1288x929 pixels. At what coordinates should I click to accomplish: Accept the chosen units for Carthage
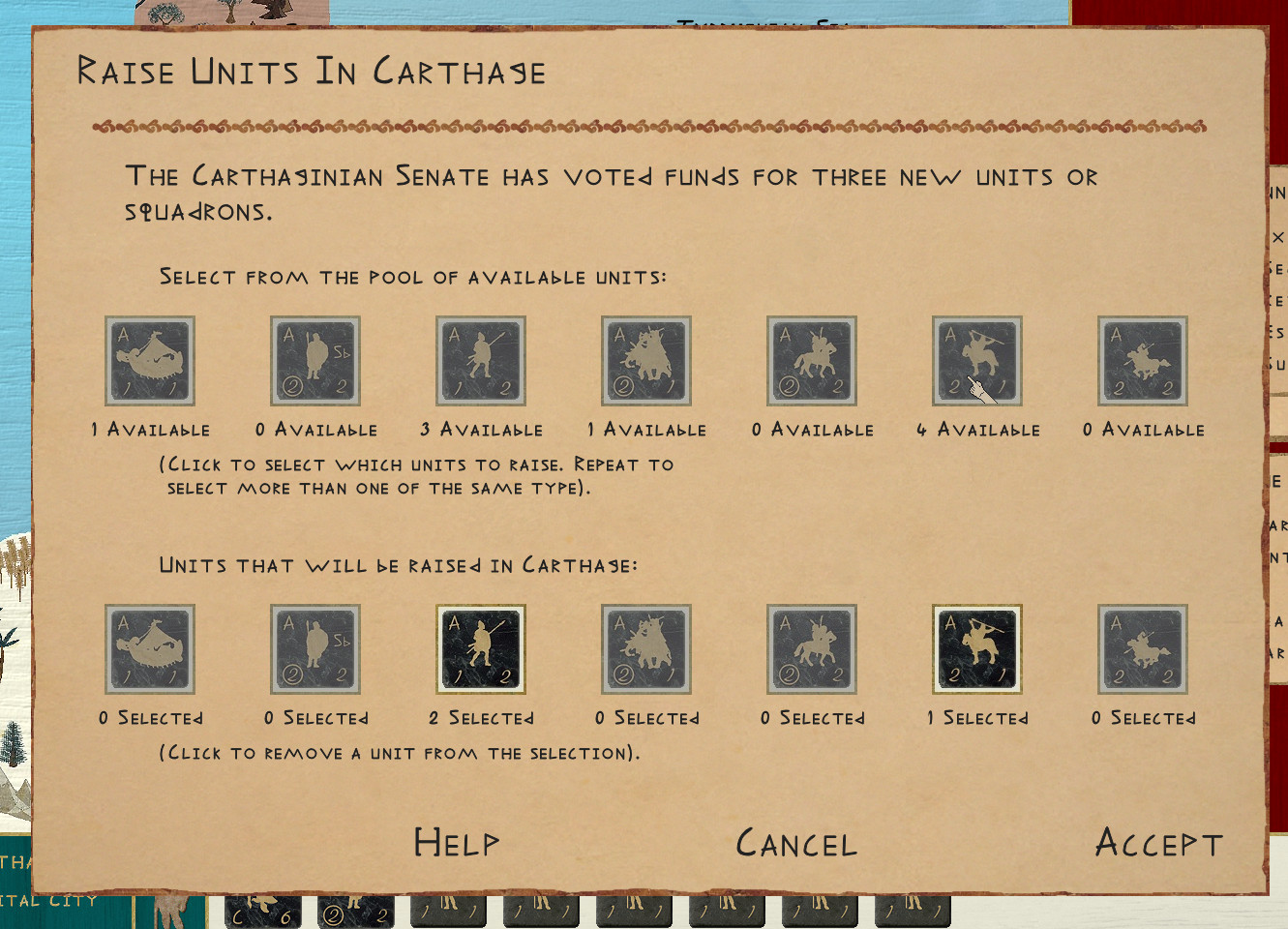[1158, 843]
